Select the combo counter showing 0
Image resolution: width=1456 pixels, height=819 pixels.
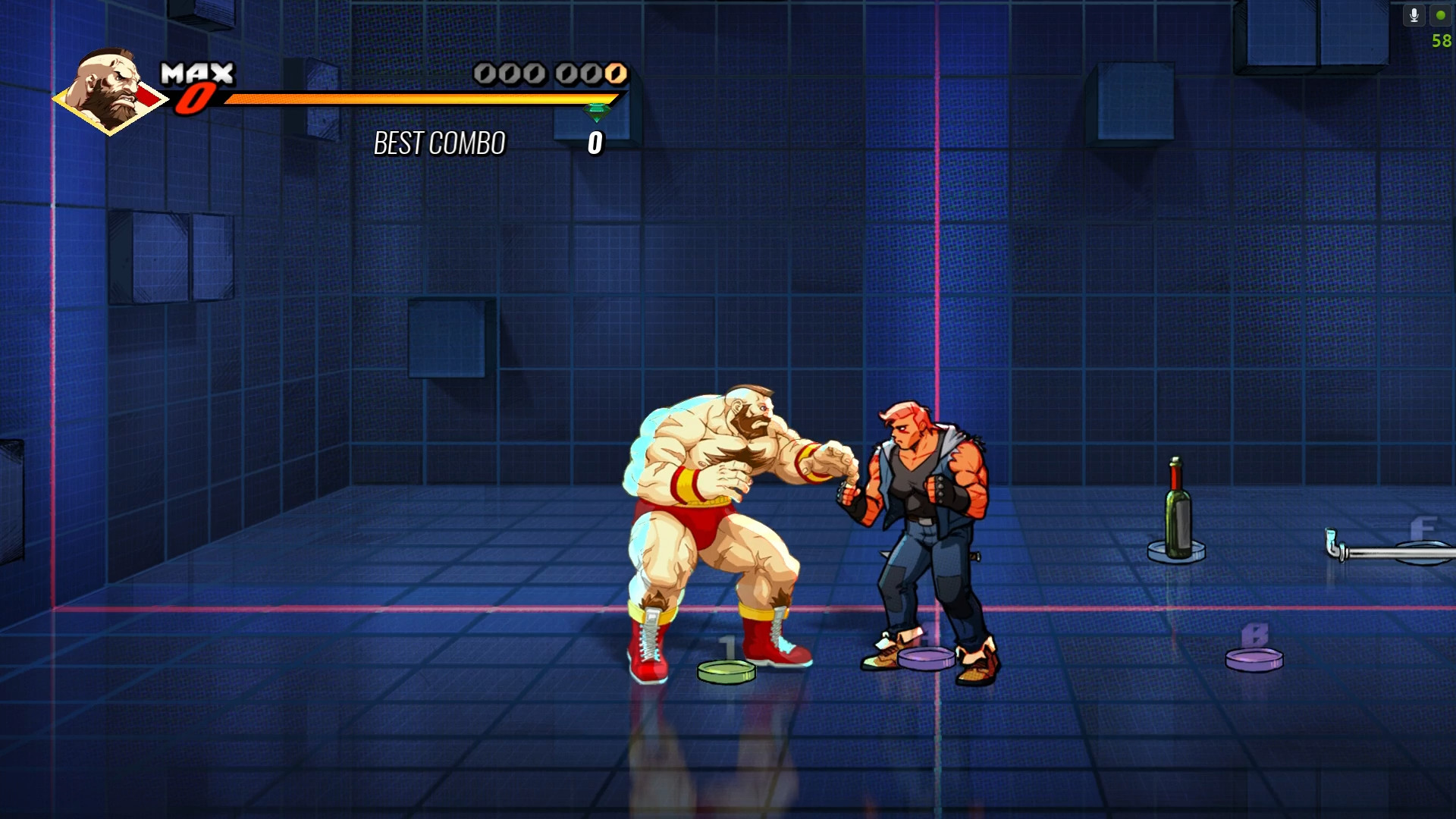coord(595,141)
